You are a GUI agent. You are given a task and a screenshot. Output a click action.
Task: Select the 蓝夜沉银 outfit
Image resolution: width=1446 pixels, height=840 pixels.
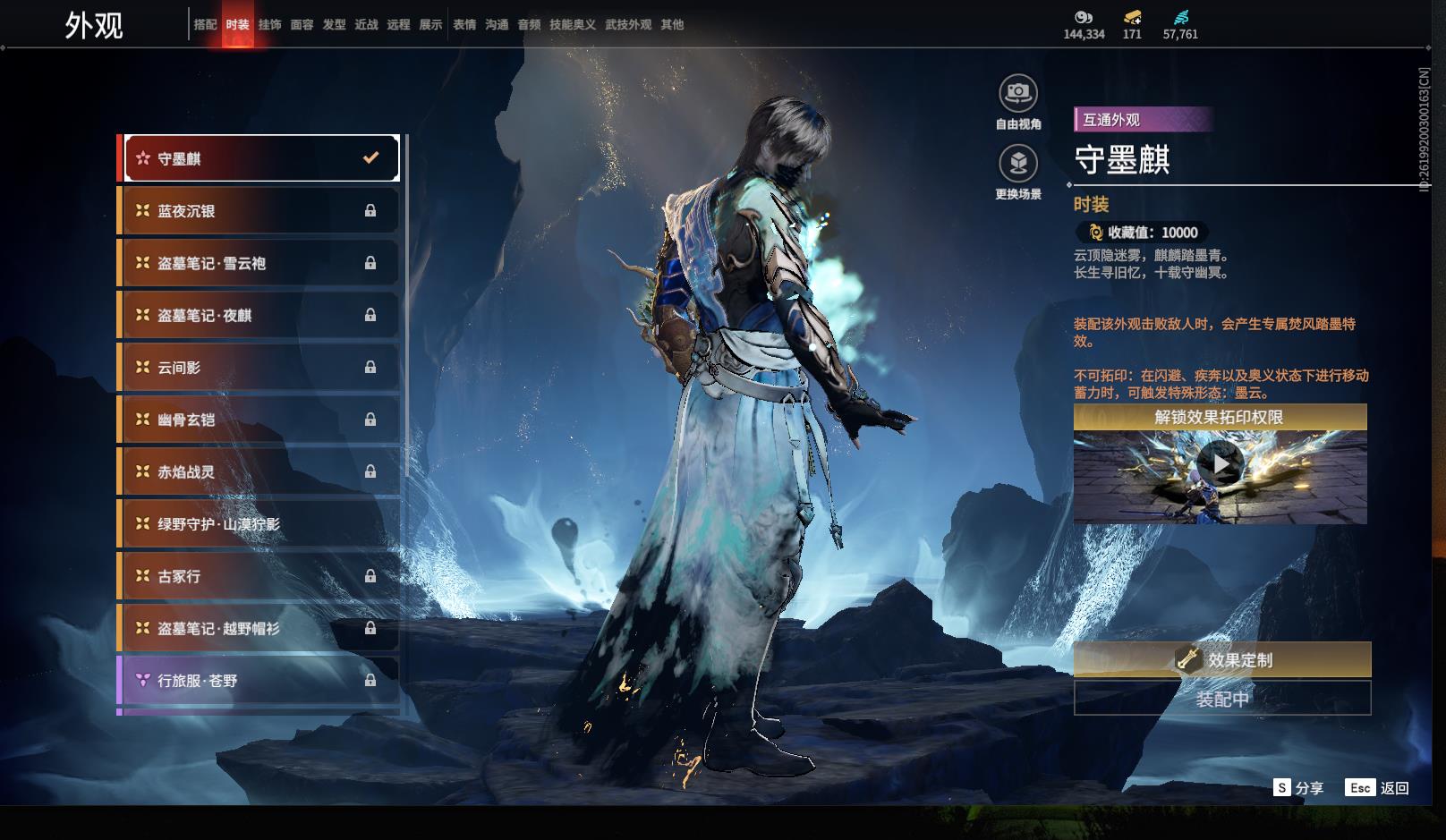259,211
